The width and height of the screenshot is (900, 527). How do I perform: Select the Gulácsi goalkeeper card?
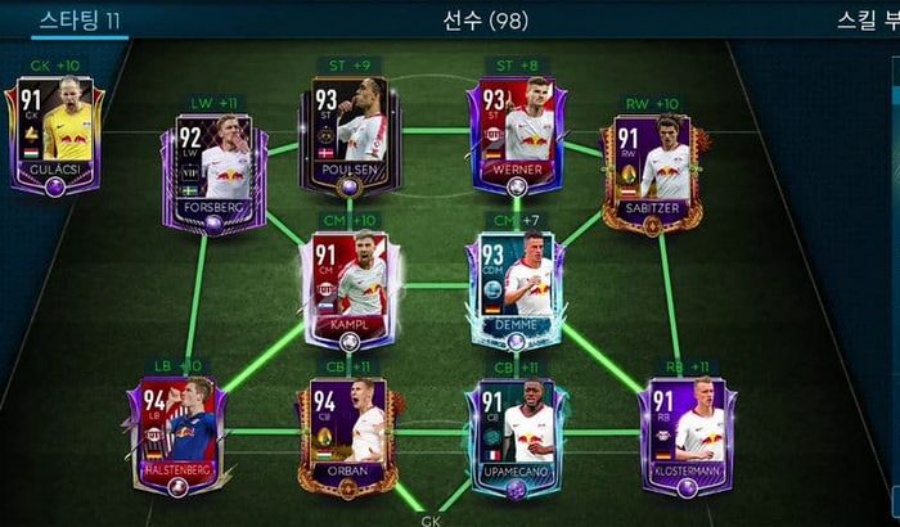[55, 135]
